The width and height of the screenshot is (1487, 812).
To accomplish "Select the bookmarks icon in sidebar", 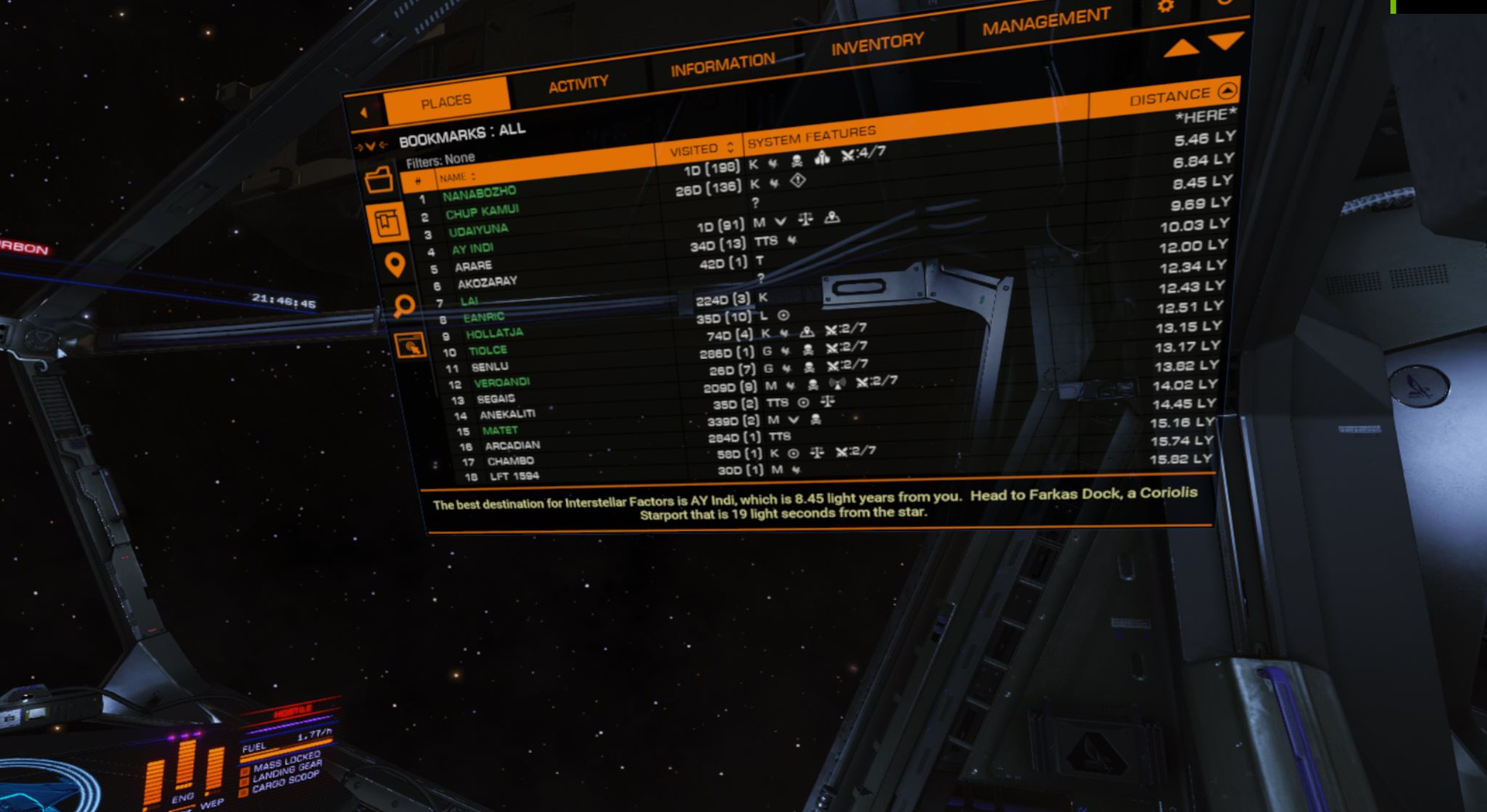I will pyautogui.click(x=386, y=224).
